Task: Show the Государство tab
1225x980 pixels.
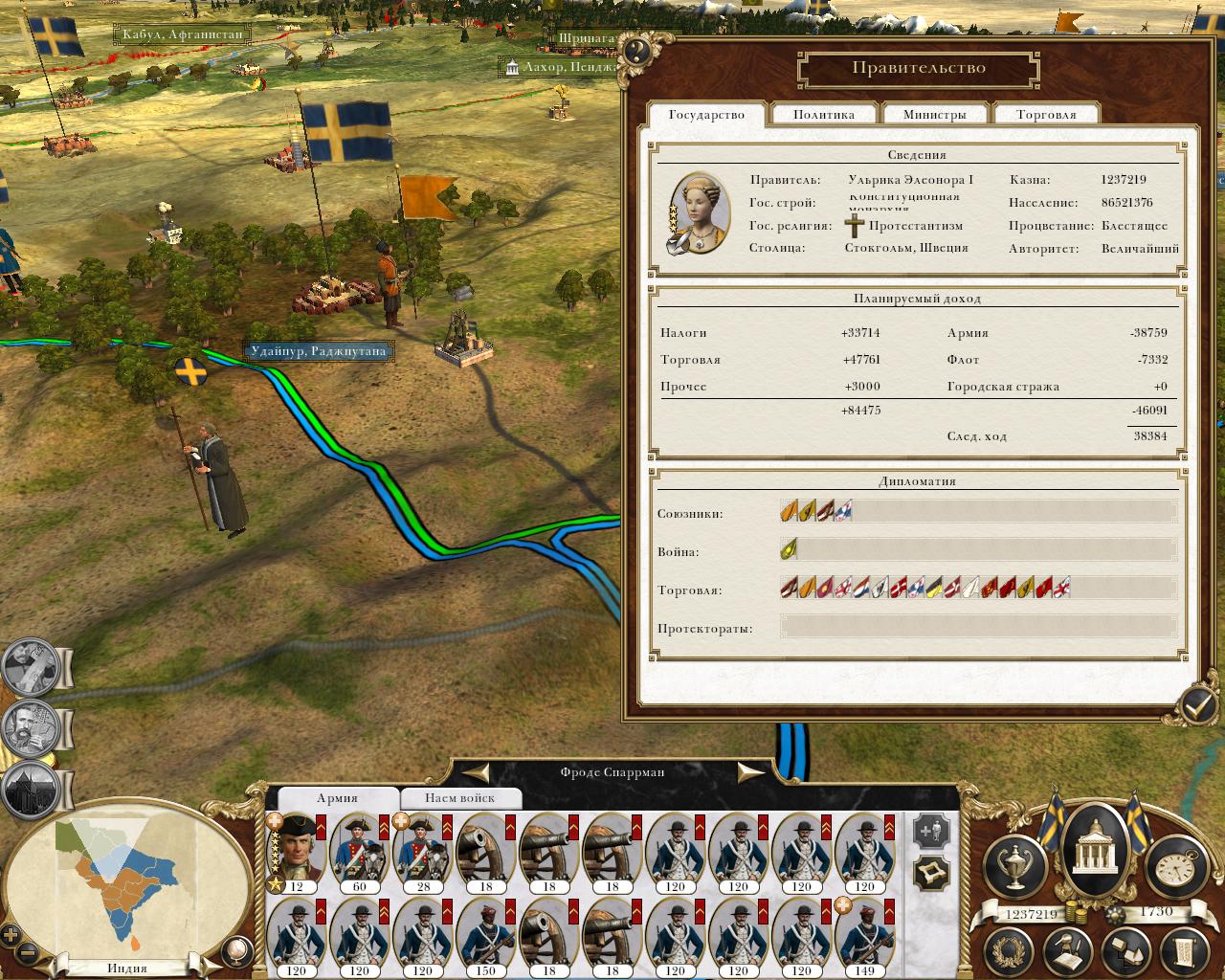Action: [706, 115]
